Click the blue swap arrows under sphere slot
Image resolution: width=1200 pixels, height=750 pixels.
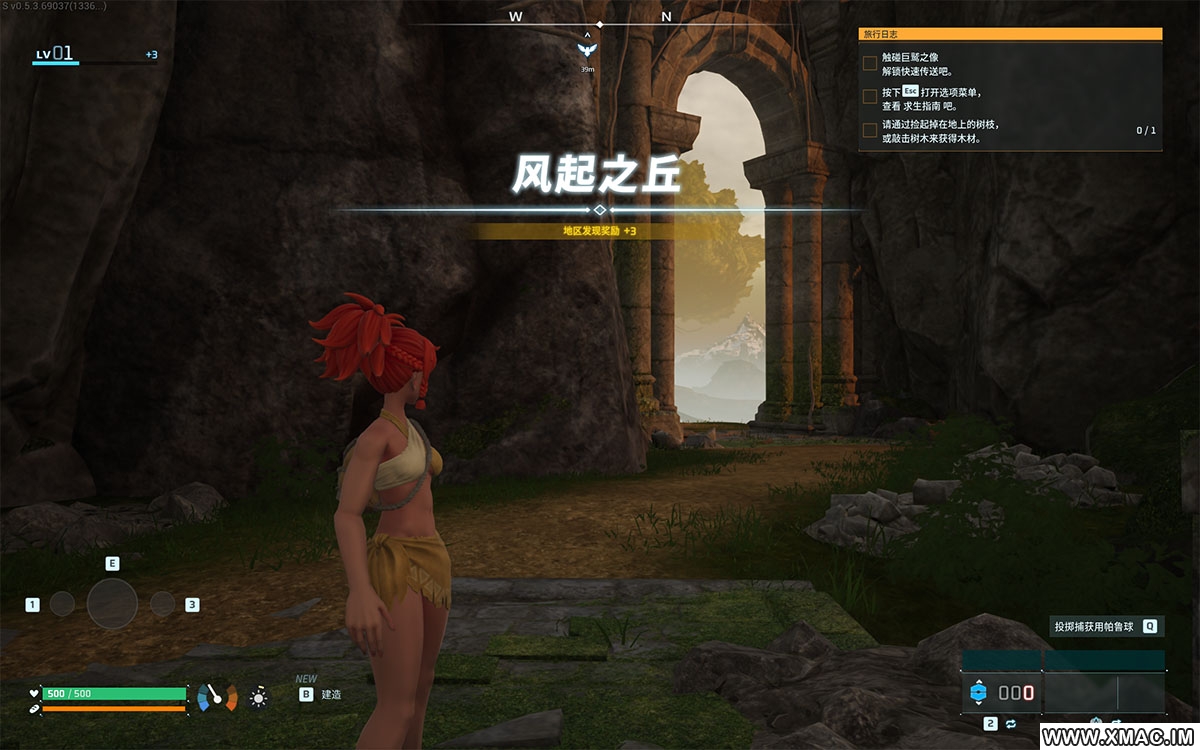(x=1011, y=723)
